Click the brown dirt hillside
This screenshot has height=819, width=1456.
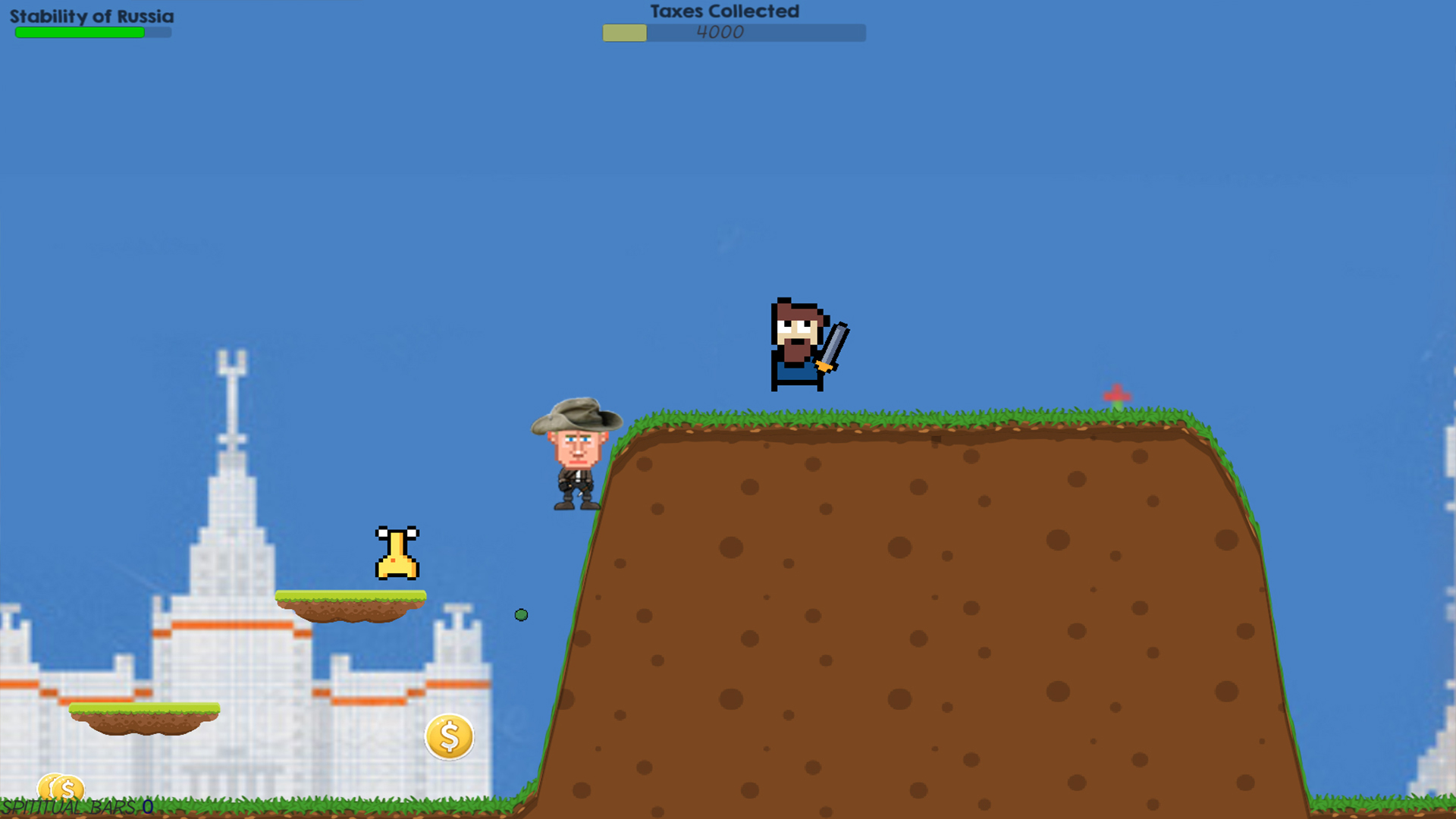(910, 607)
